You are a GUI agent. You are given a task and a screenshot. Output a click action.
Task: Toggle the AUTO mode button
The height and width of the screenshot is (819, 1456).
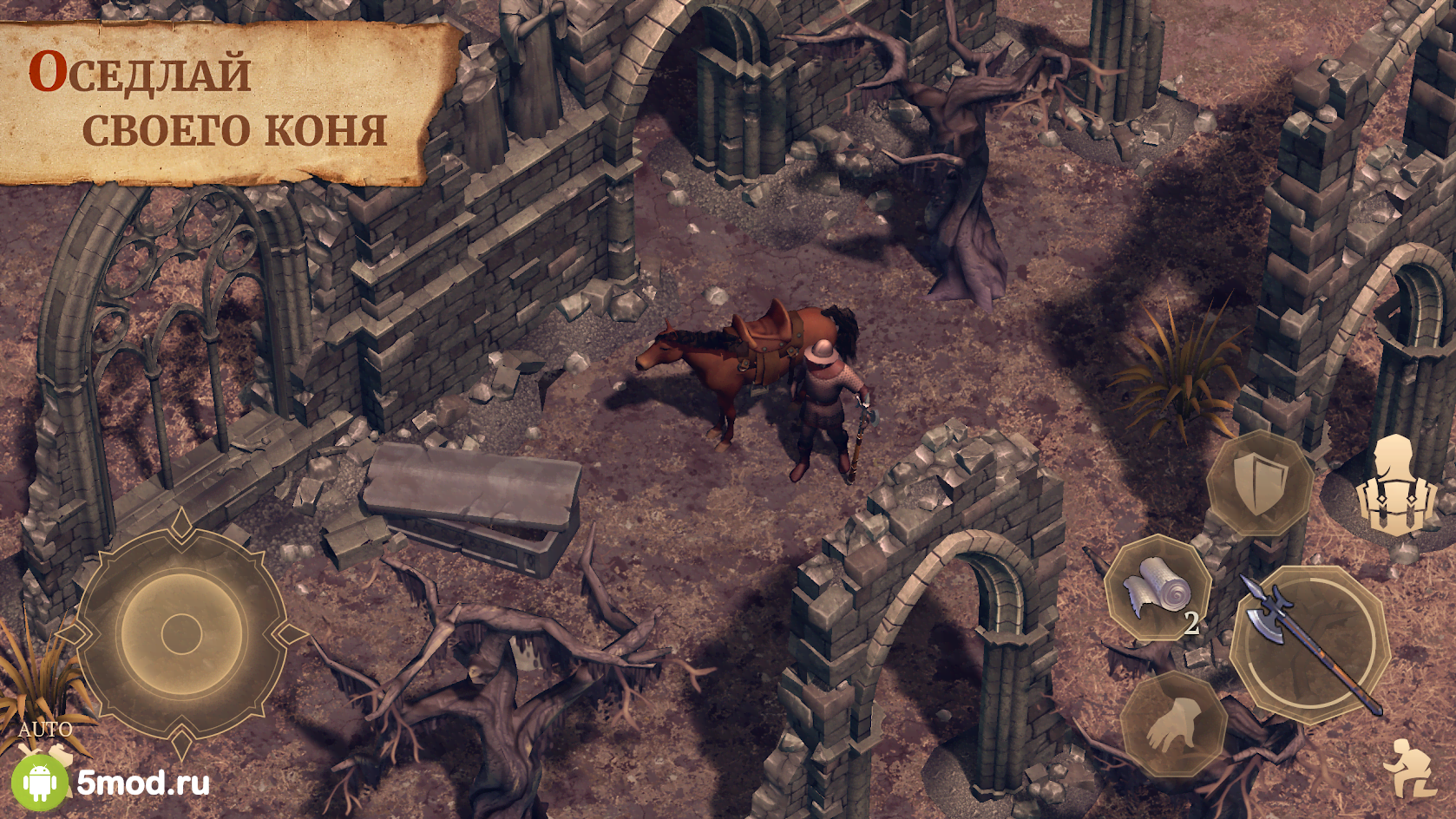tap(45, 730)
